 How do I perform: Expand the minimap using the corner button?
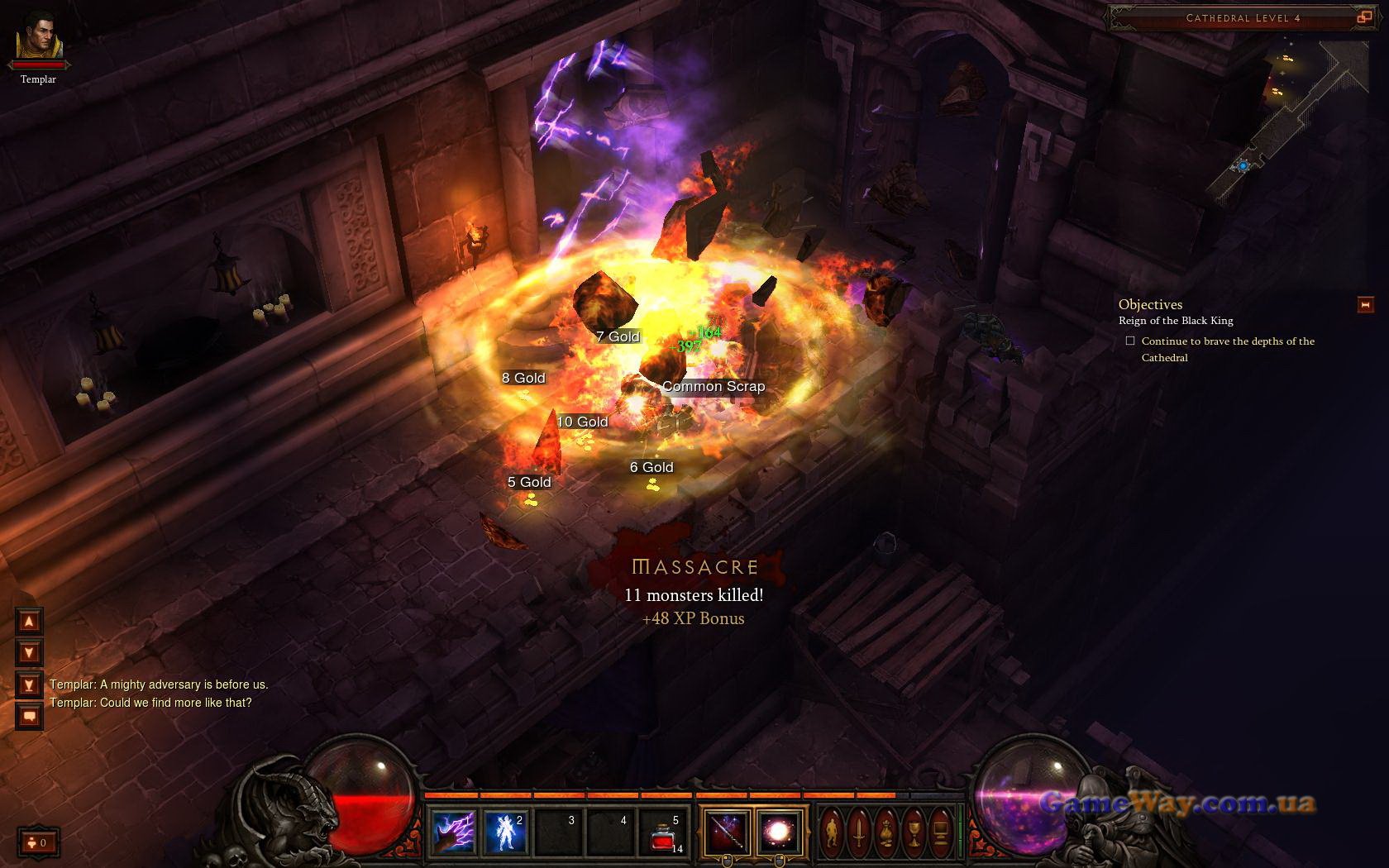click(x=1363, y=17)
